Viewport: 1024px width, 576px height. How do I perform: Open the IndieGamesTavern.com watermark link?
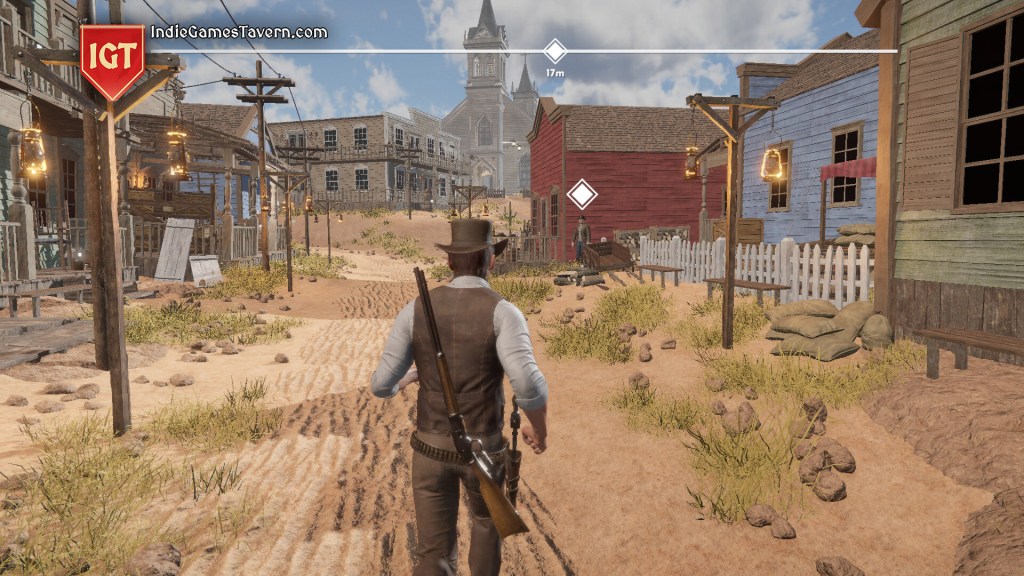click(238, 32)
